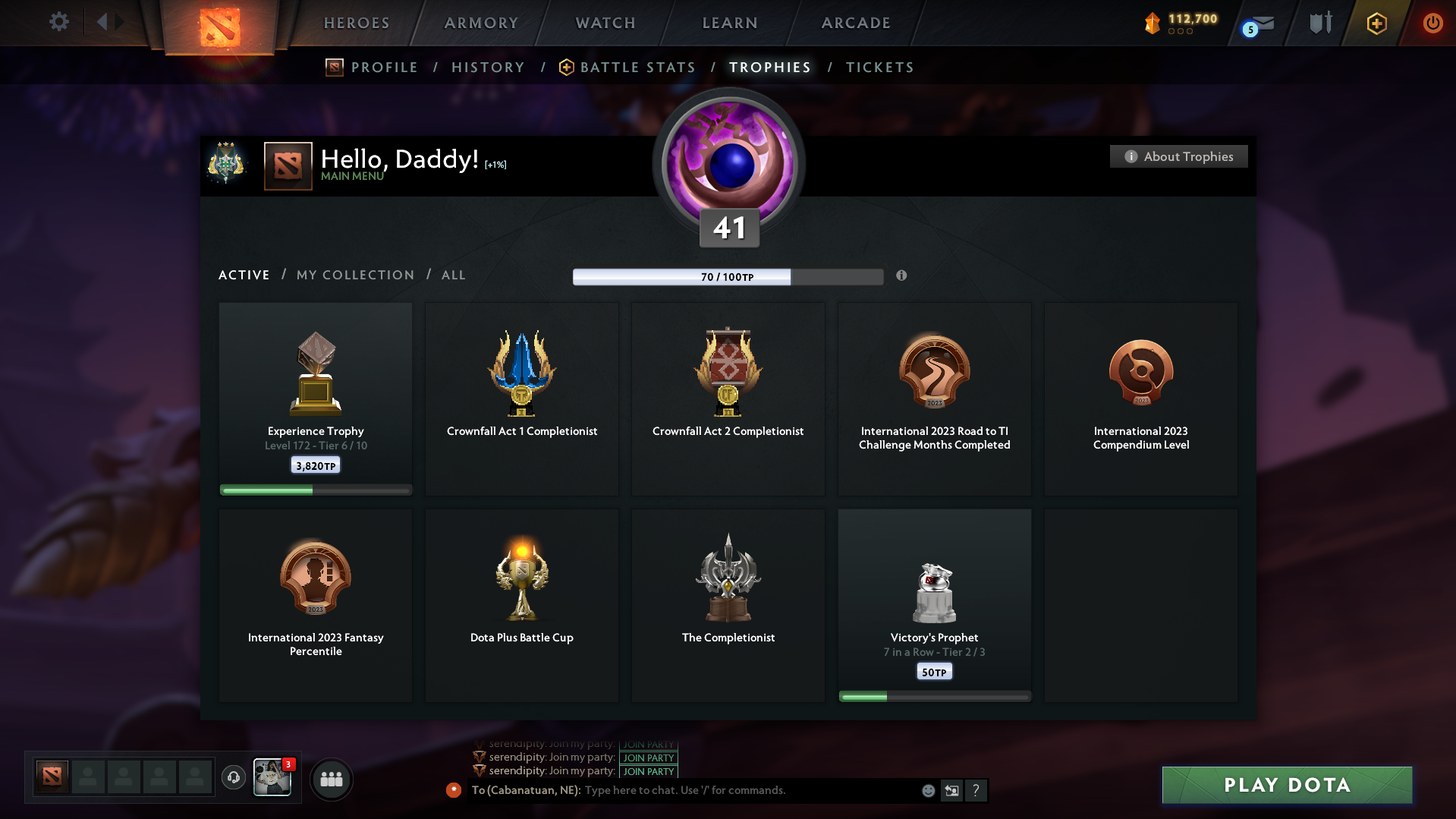
Task: Switch to the MY COLLECTION filter
Action: pos(354,275)
